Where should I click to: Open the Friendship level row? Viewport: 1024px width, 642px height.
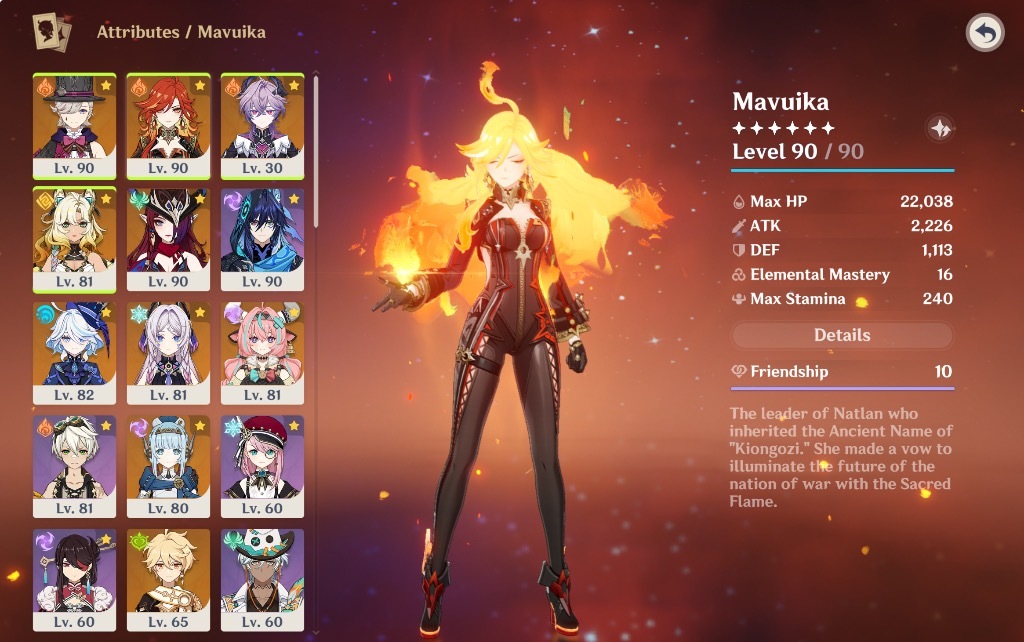click(x=842, y=372)
